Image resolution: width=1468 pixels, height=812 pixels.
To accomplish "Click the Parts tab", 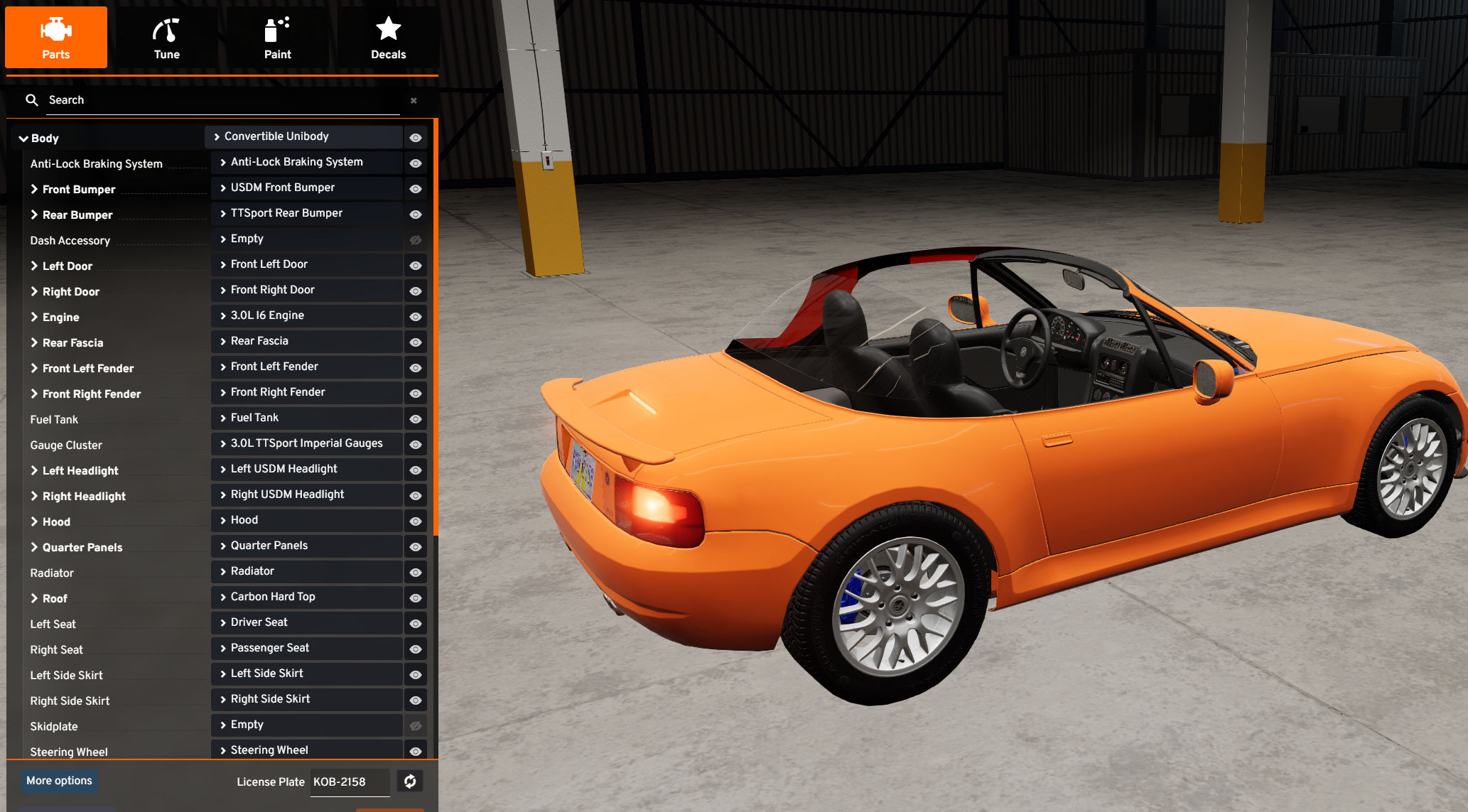I will pyautogui.click(x=56, y=38).
